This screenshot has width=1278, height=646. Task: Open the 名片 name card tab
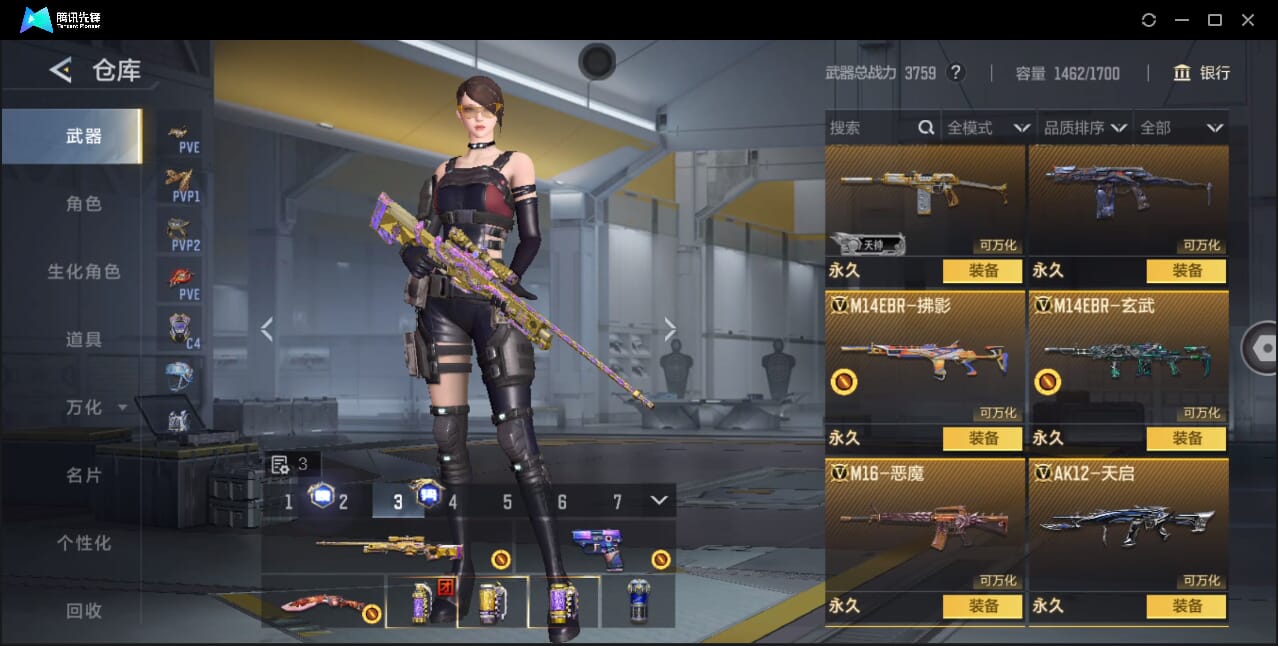[84, 475]
